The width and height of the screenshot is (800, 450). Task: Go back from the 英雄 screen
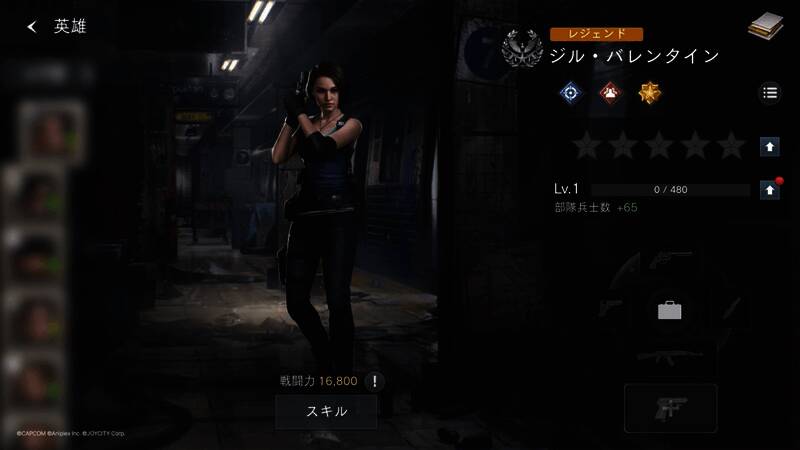[x=32, y=27]
